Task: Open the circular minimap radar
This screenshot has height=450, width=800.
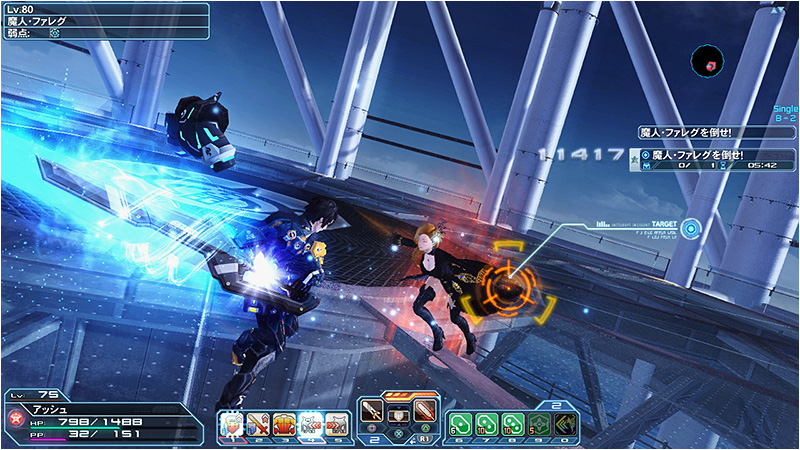Action: tap(708, 61)
